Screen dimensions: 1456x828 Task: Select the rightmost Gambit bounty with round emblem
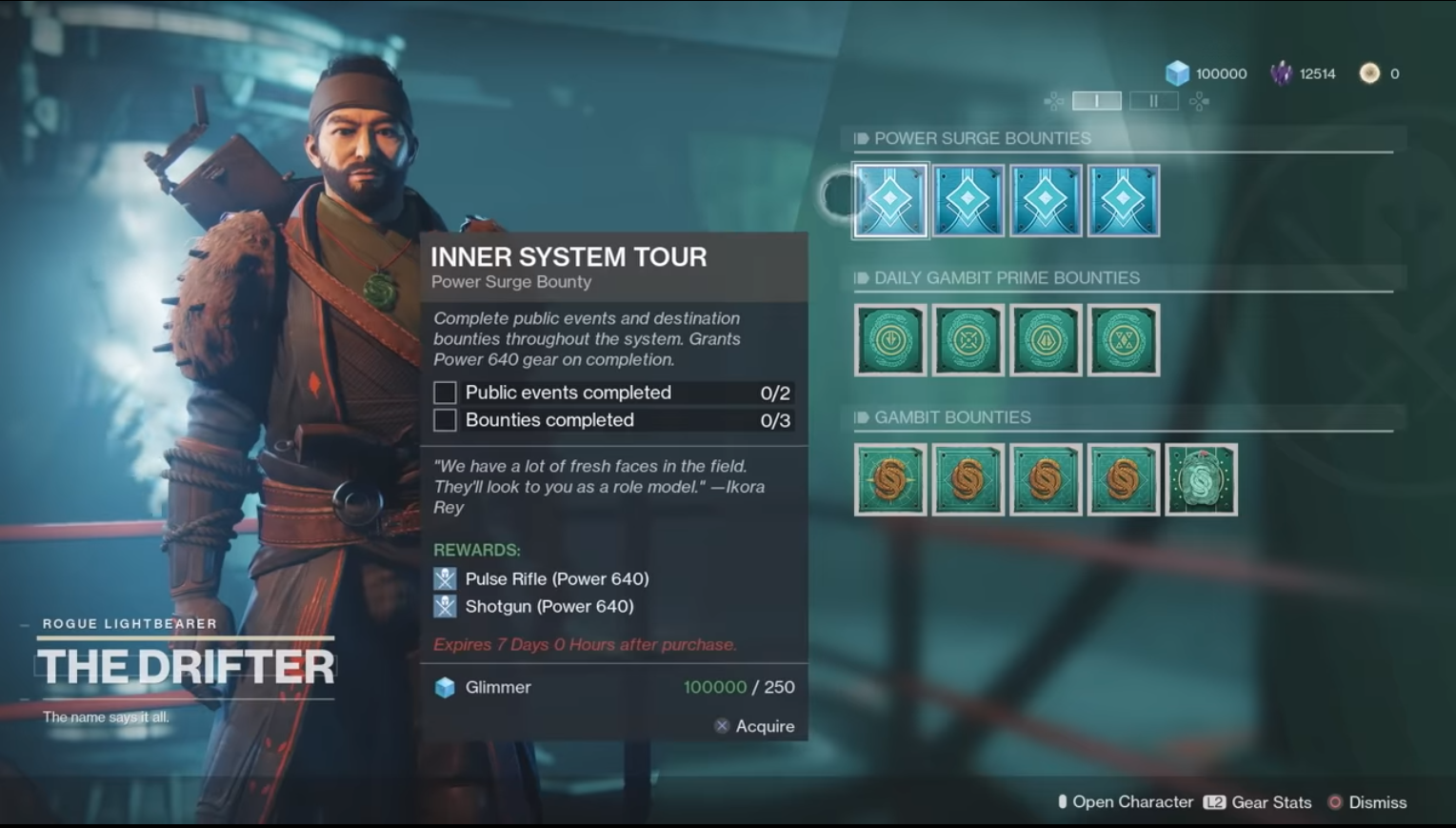(x=1201, y=479)
